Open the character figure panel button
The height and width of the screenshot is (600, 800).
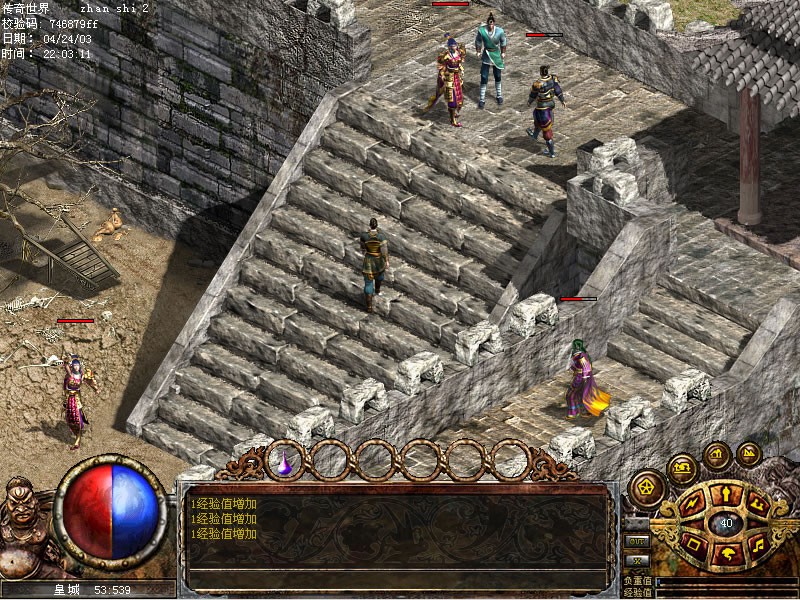pyautogui.click(x=725, y=494)
